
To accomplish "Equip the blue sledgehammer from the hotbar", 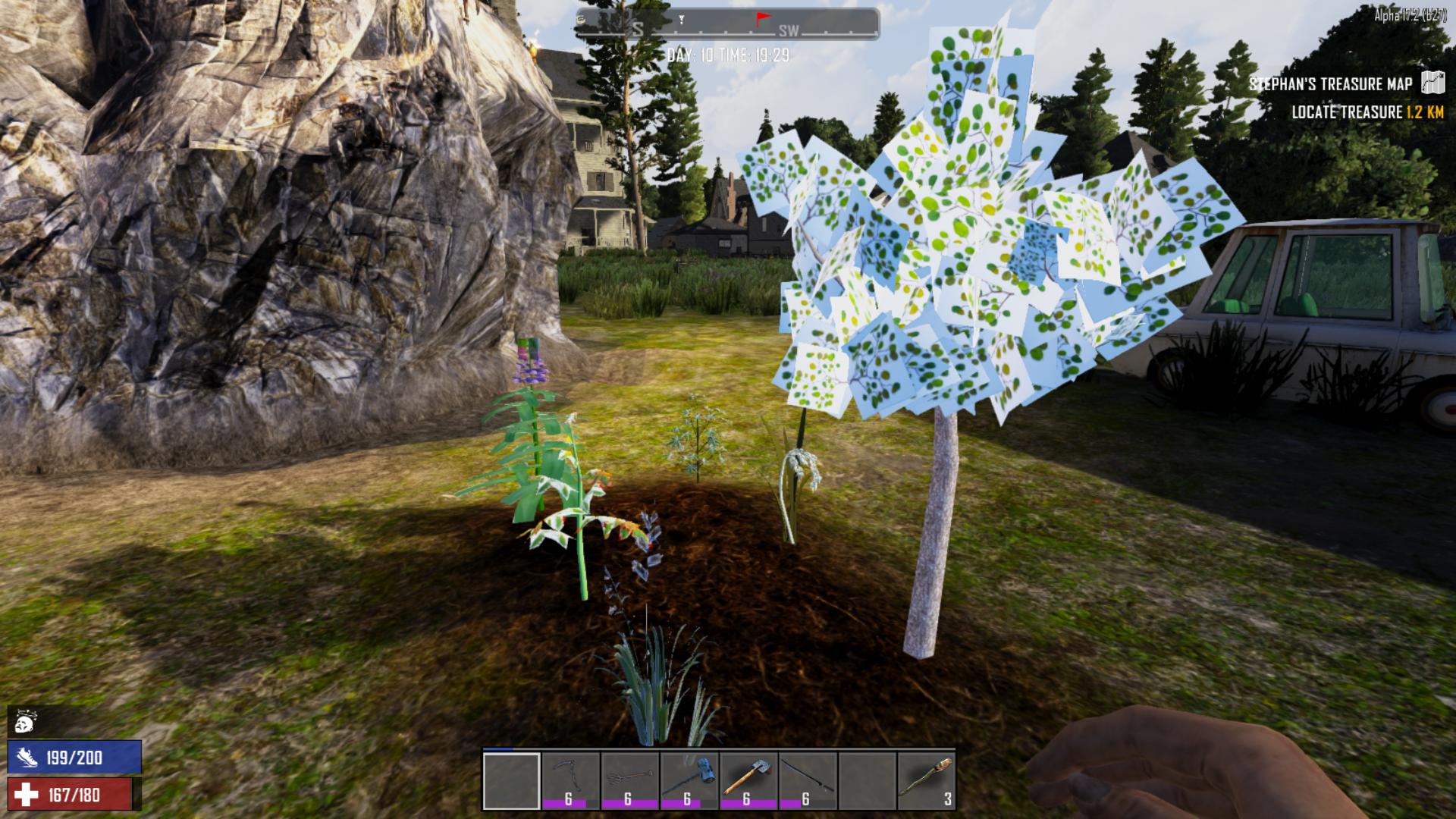I will click(689, 780).
